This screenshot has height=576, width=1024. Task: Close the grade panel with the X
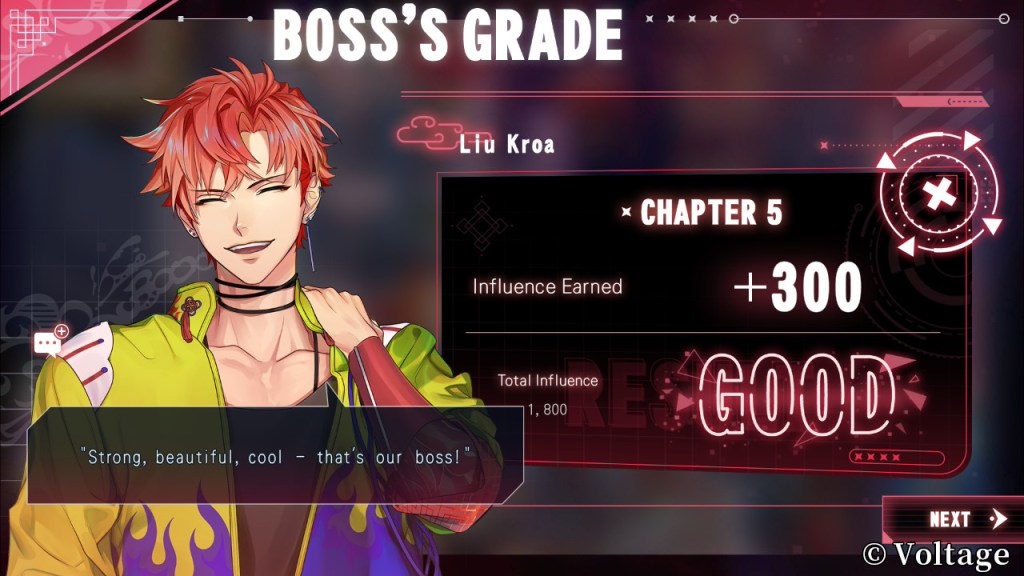point(937,195)
